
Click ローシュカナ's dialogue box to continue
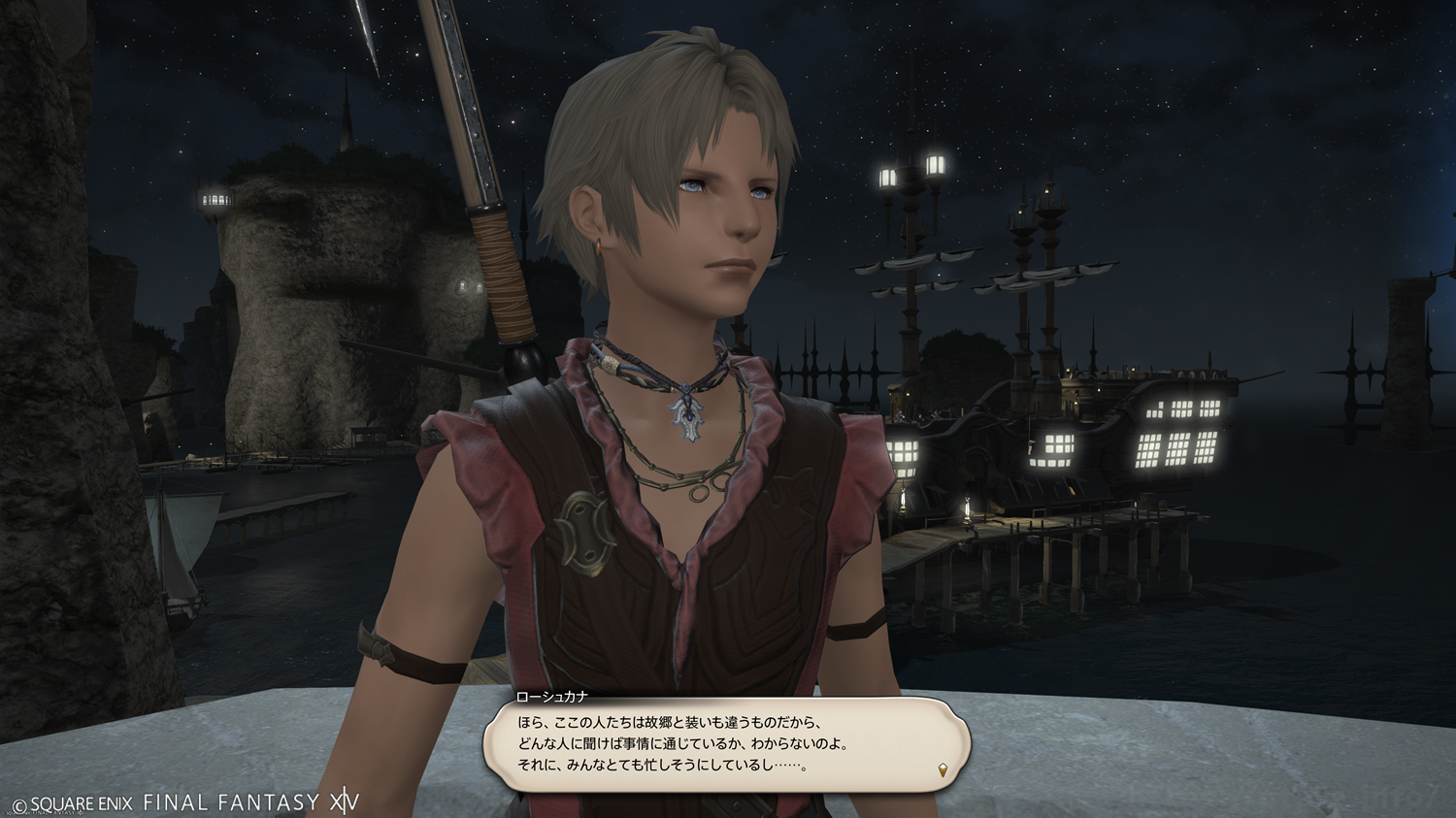tap(726, 743)
